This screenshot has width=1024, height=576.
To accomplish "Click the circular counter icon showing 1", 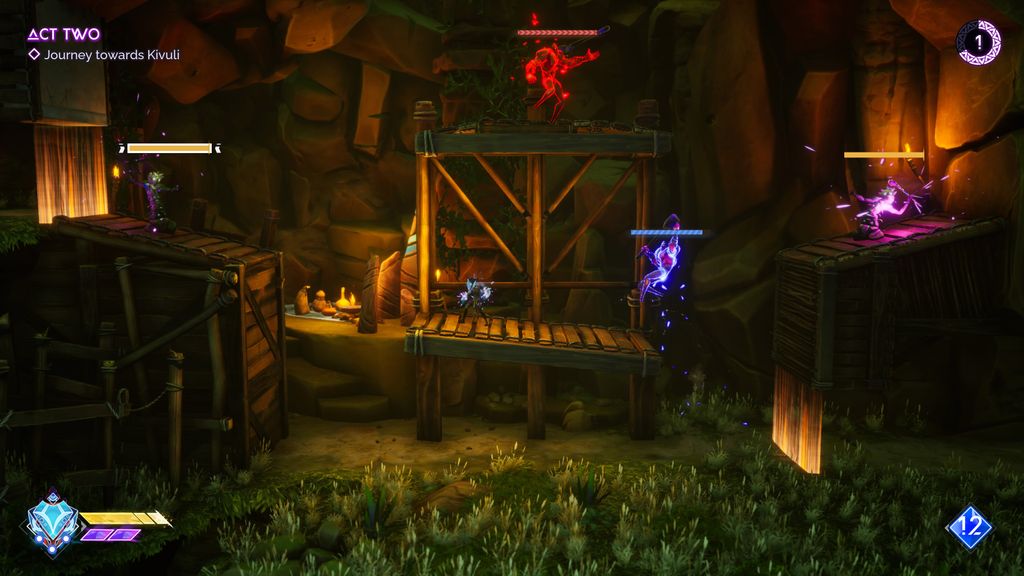I will (x=978, y=43).
